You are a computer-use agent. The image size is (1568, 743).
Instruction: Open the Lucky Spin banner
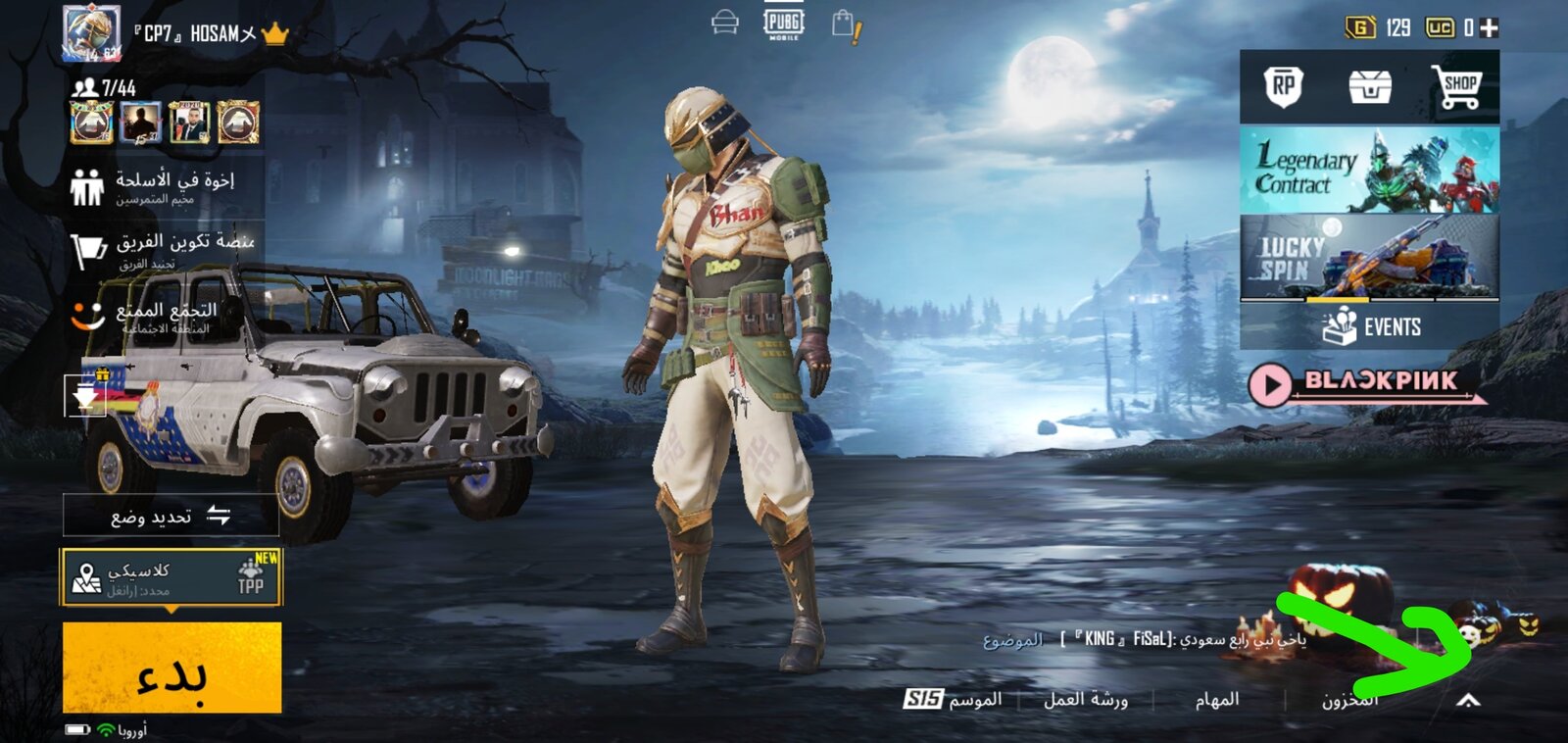click(1369, 257)
